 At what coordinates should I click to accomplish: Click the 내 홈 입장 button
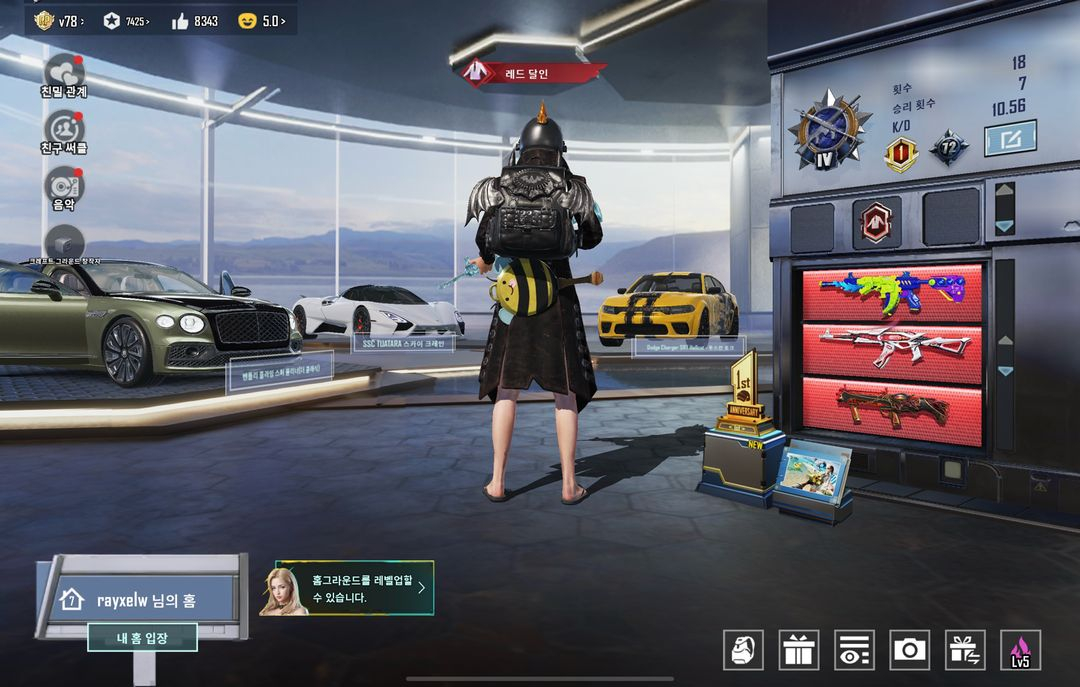142,638
